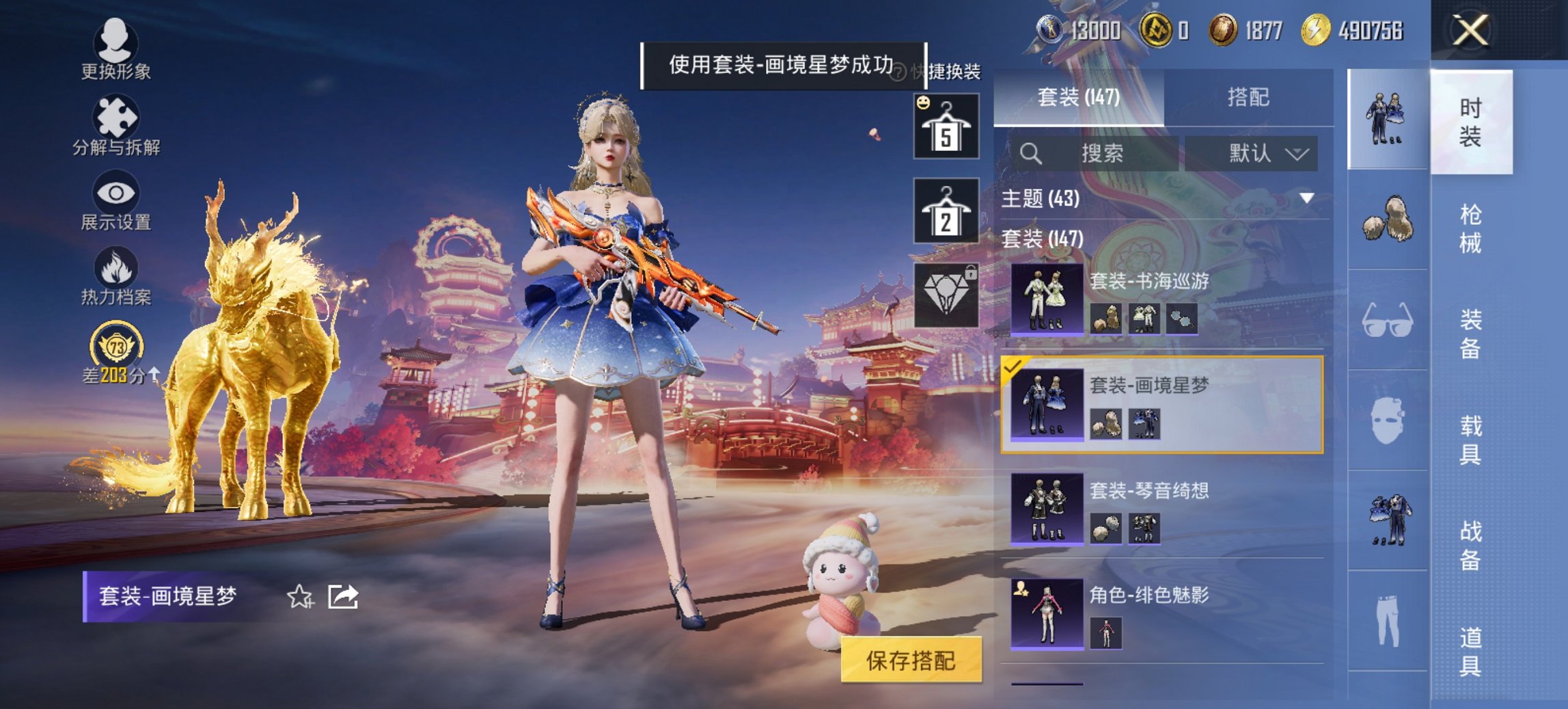Click the wardrobe hanger icon numbered 5

pyautogui.click(x=945, y=126)
